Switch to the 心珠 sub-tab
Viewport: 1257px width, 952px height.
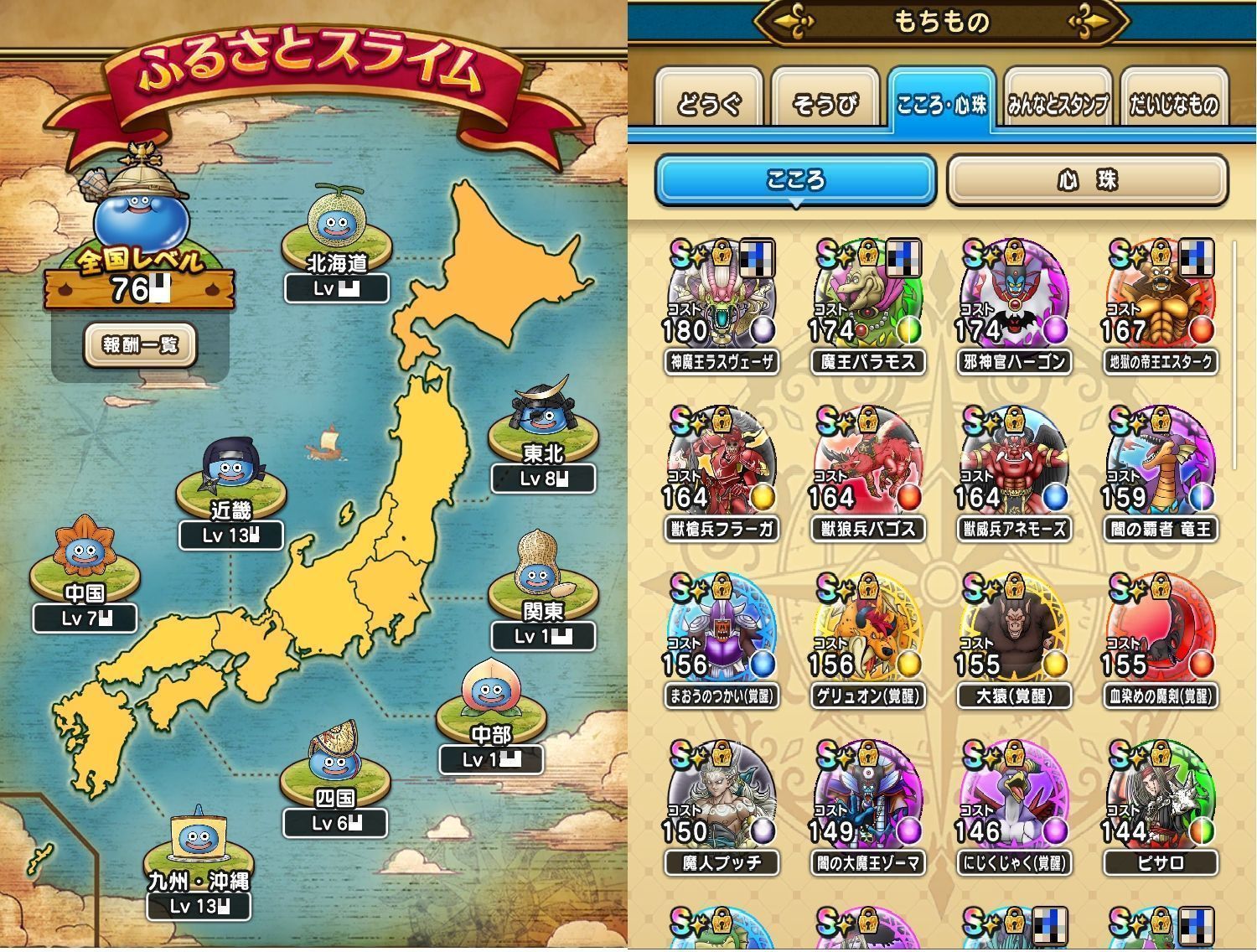point(1087,180)
